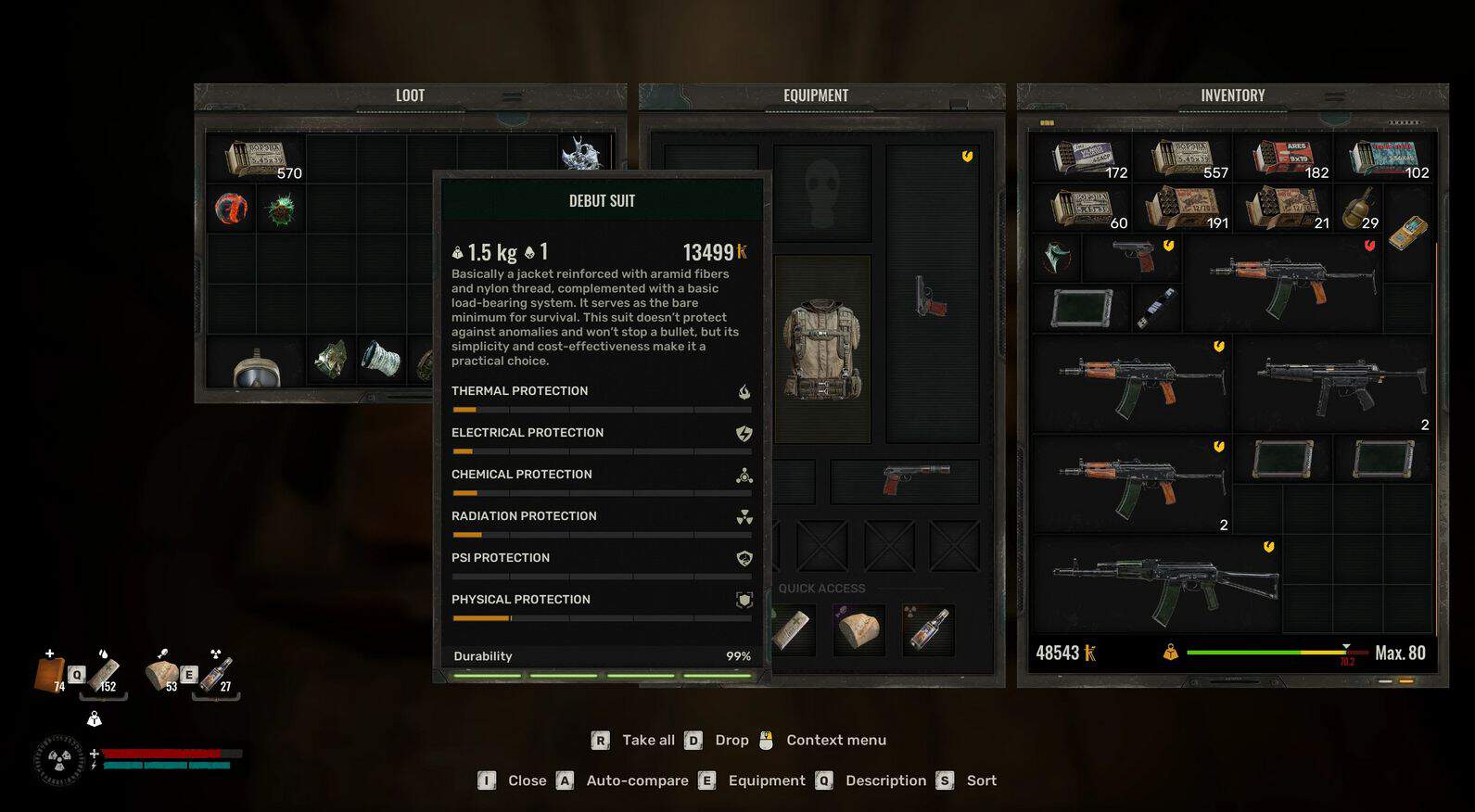This screenshot has height=812, width=1475.
Task: Choose the goggled helmet in Loot
Action: click(256, 368)
